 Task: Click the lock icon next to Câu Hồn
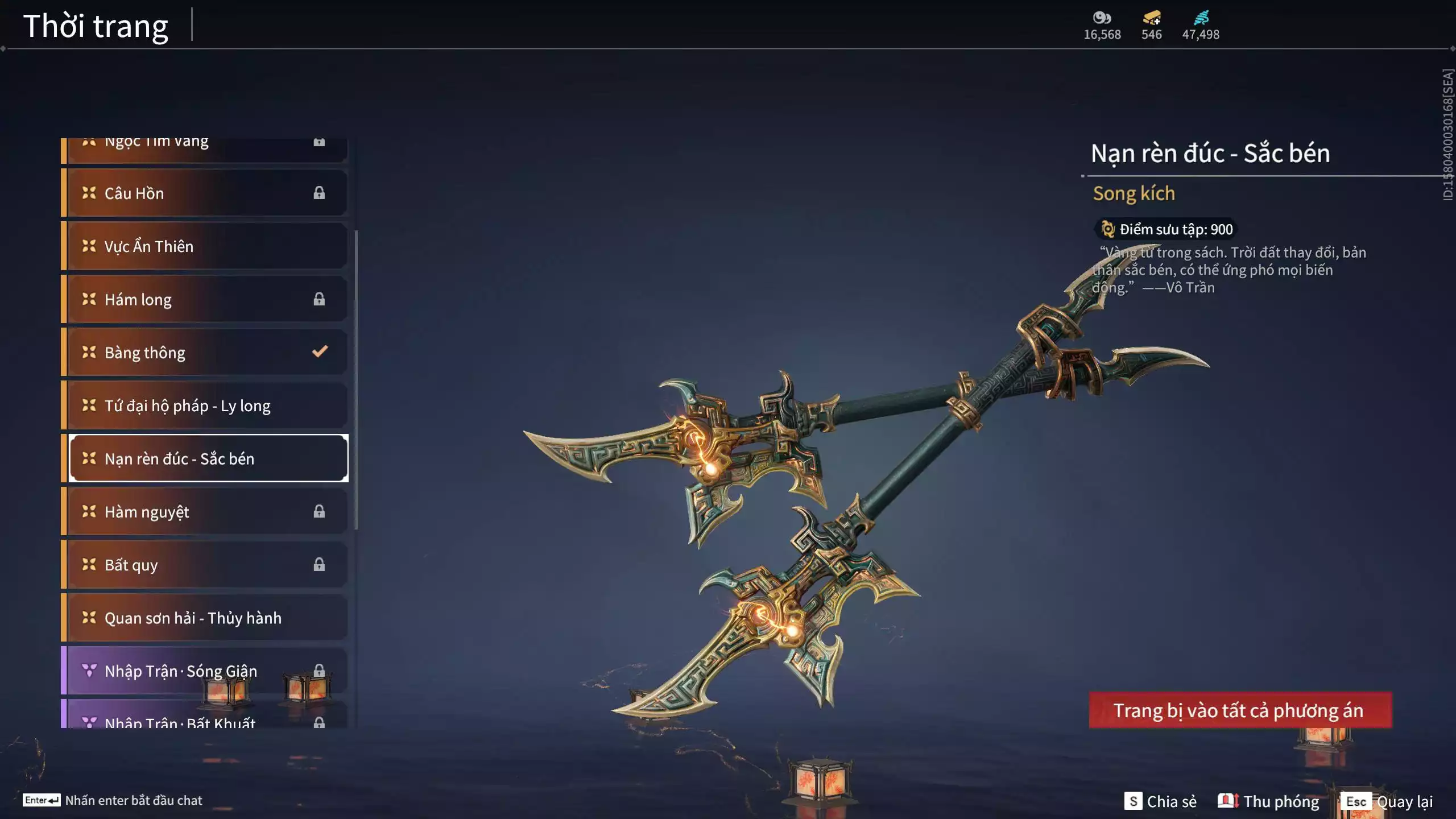319,193
